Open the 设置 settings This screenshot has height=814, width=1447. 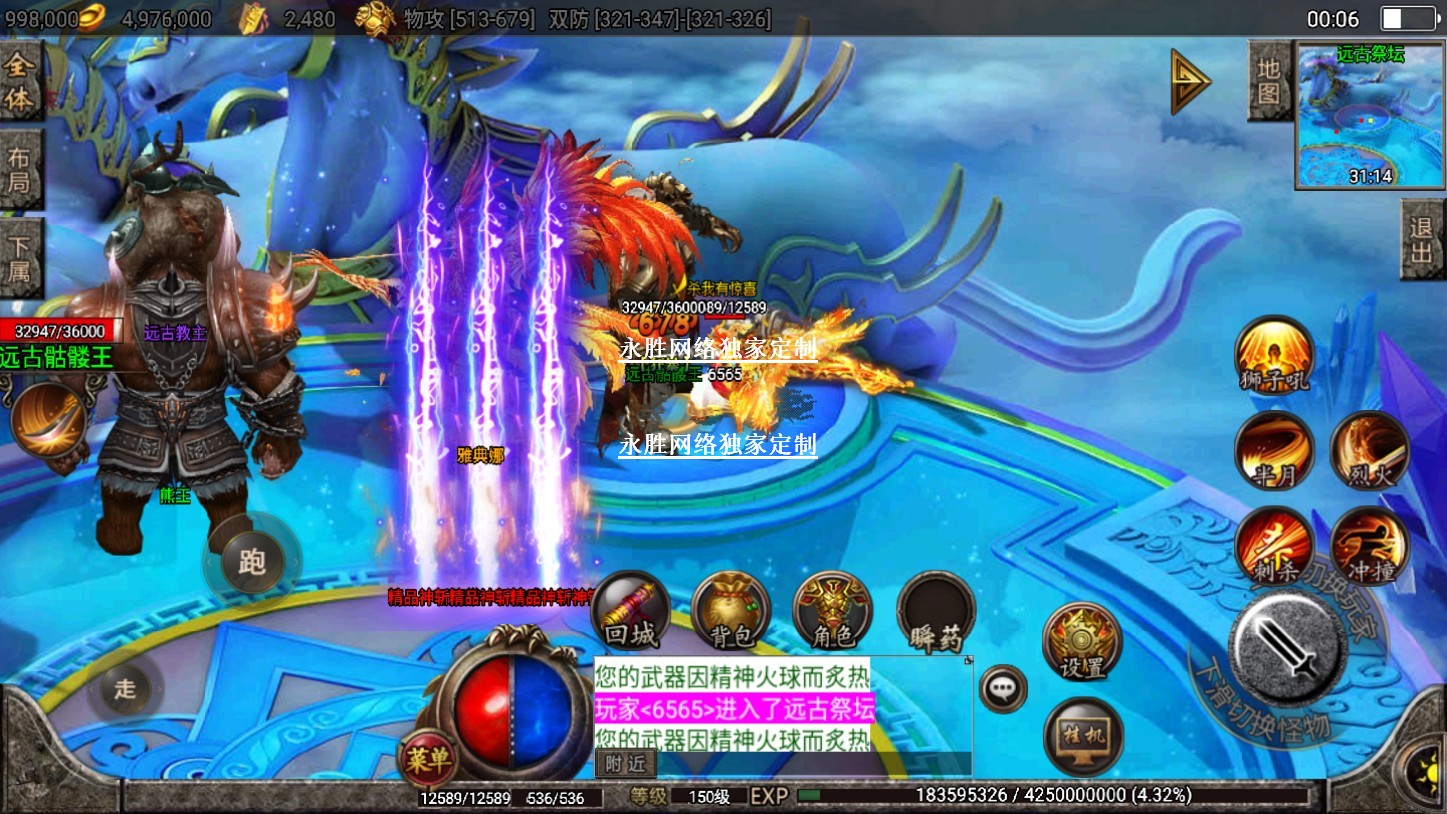point(1081,642)
